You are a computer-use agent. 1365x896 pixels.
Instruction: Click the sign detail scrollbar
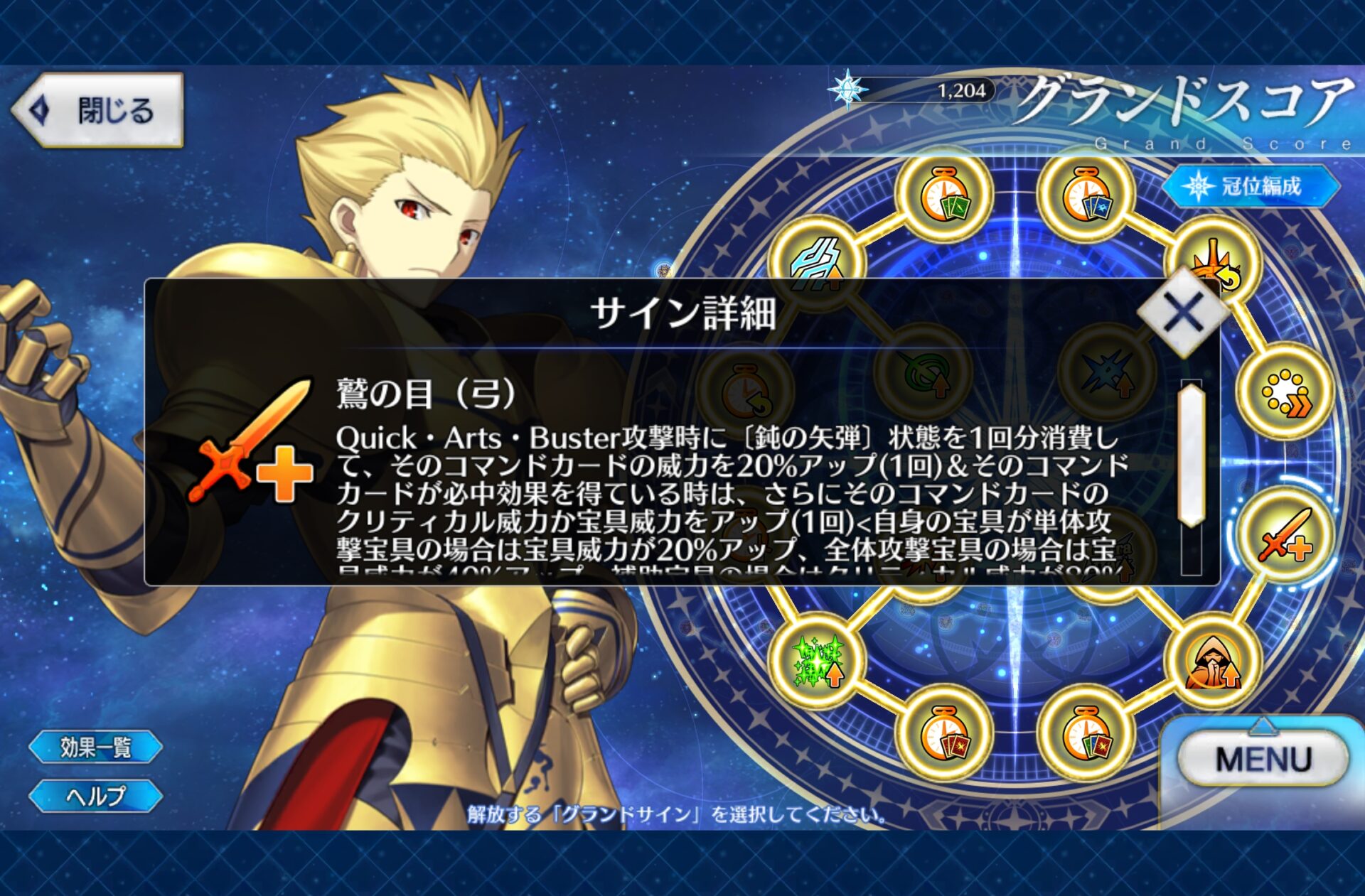click(x=1191, y=455)
